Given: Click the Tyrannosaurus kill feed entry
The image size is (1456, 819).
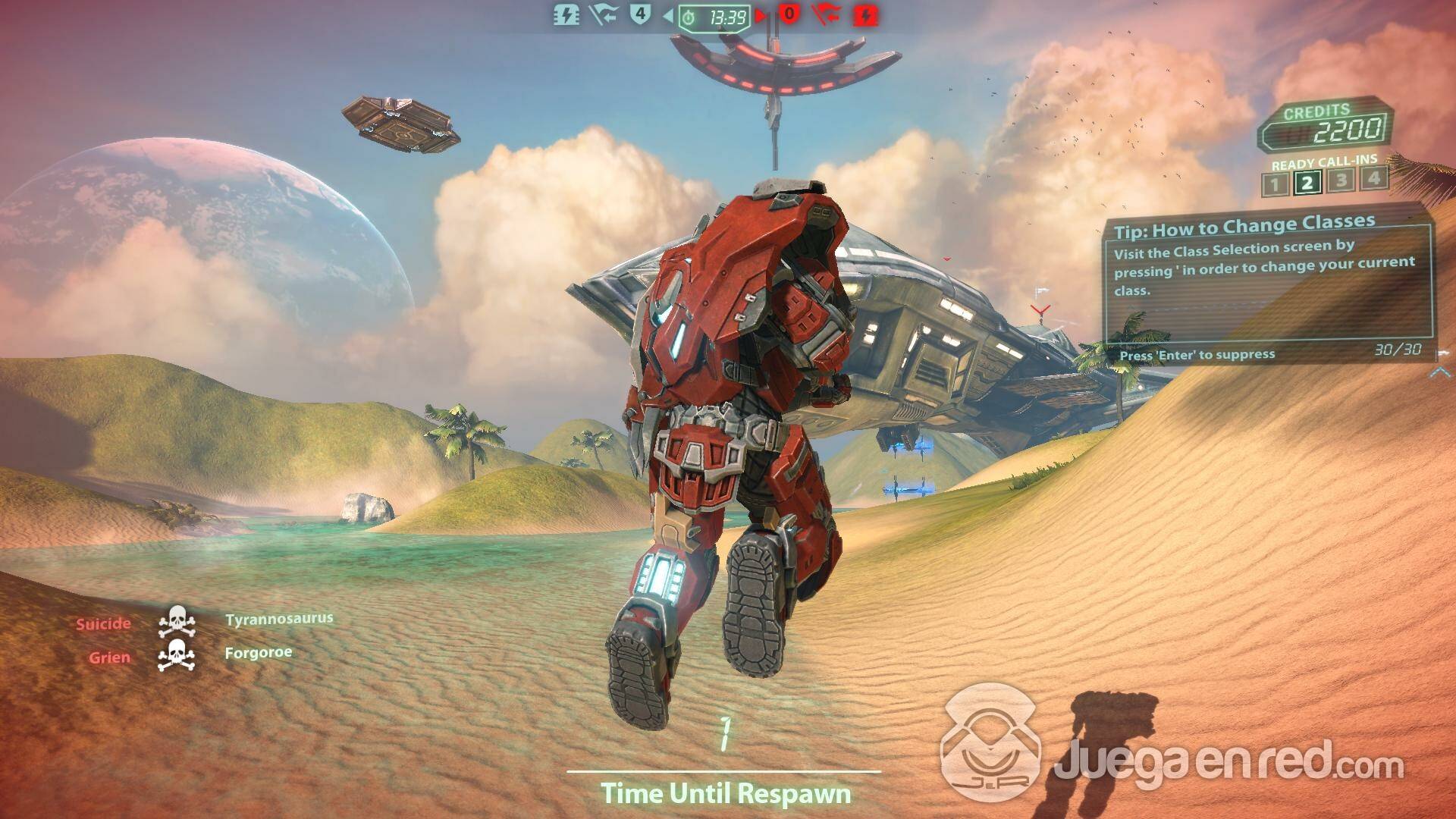Looking at the screenshot, I should point(279,620).
